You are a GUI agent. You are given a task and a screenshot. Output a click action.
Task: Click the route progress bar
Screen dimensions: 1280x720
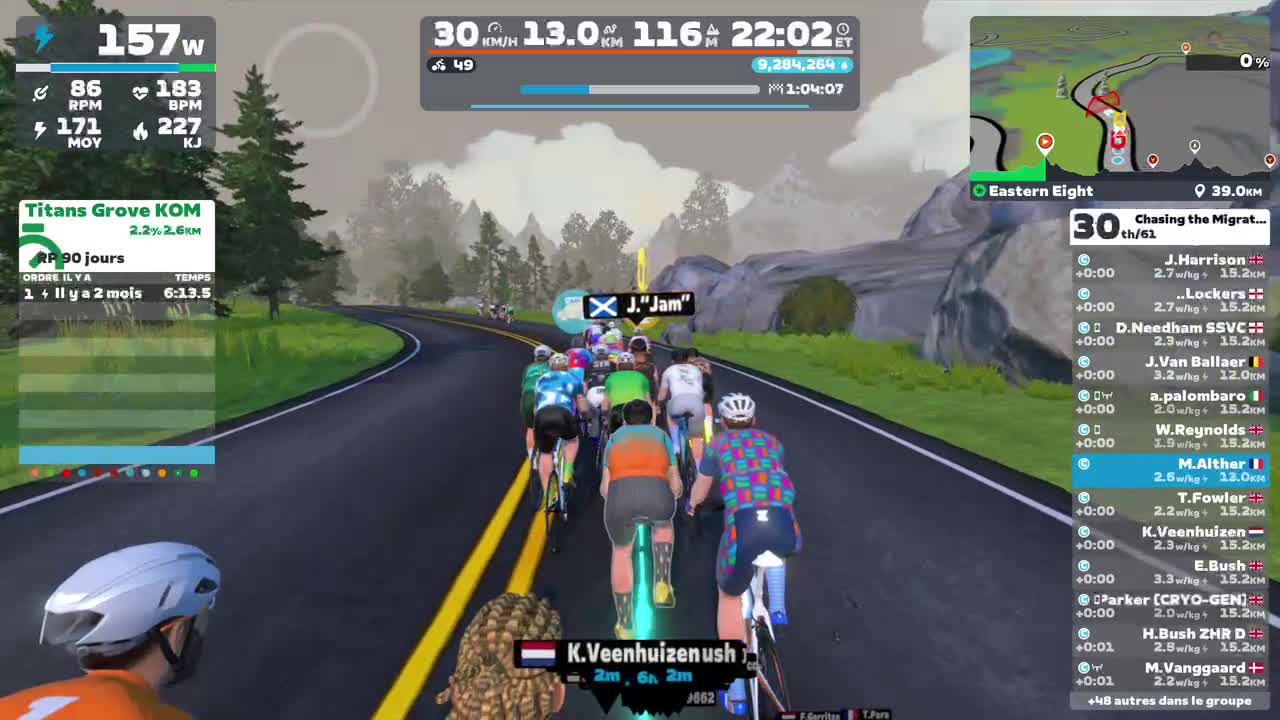coord(640,89)
